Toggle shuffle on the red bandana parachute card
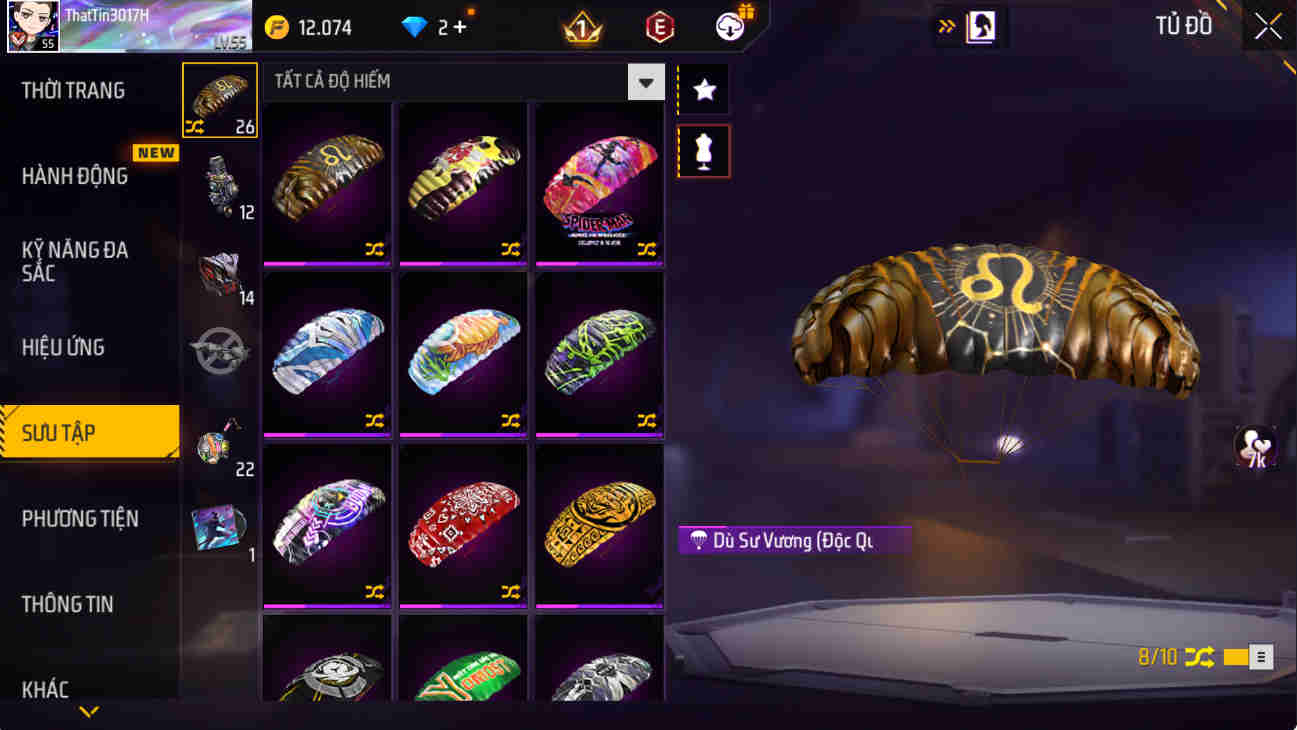 click(x=510, y=590)
